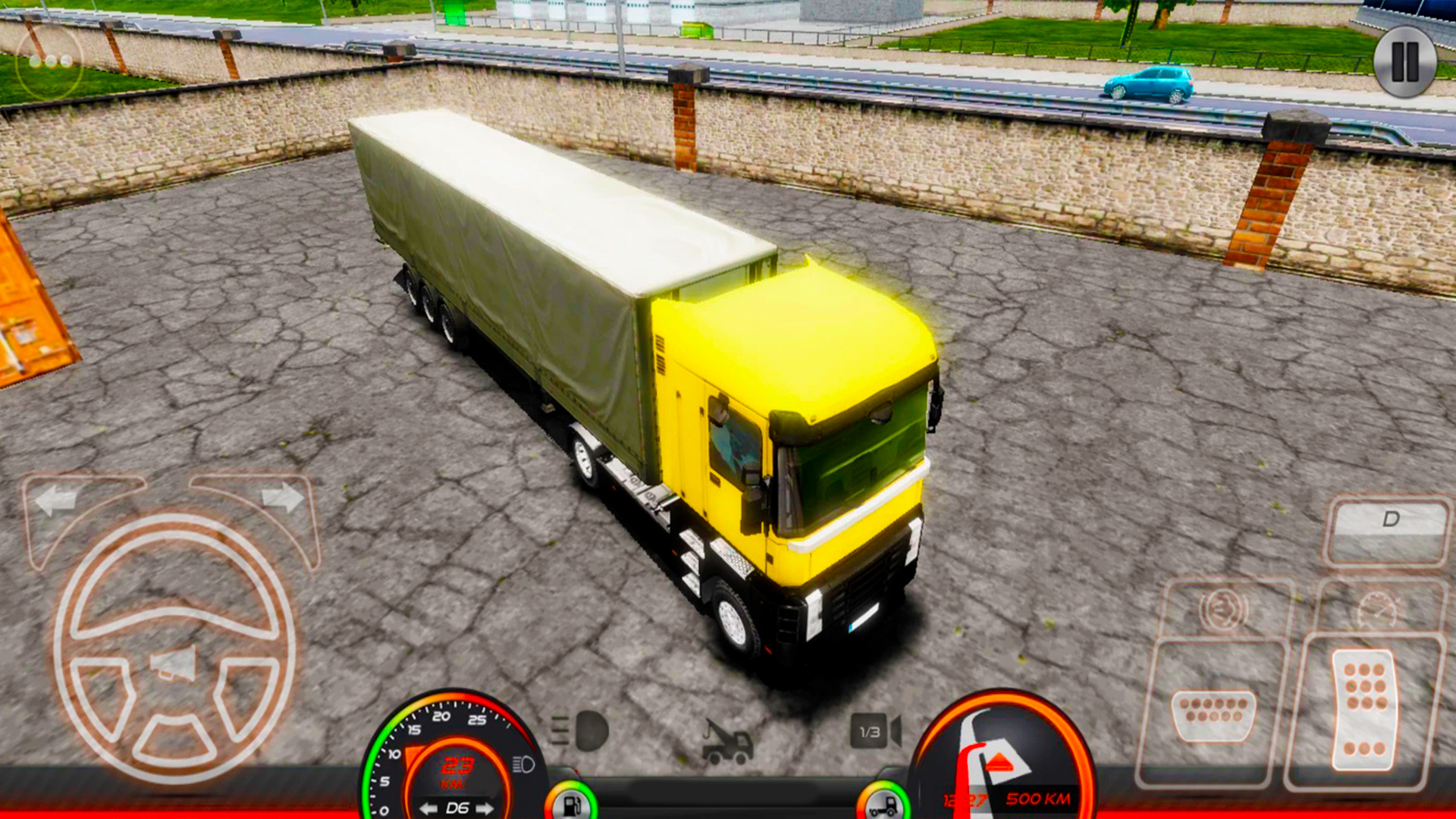The image size is (1456, 819).
Task: Switch camera view with the 1/3 camera toggle
Action: (869, 730)
